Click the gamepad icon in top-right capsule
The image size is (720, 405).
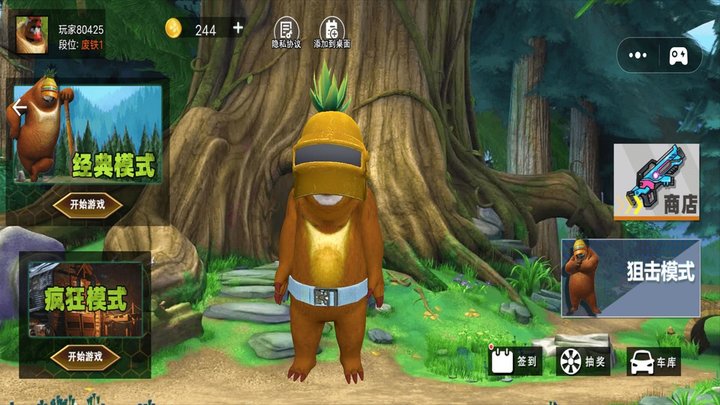[679, 54]
